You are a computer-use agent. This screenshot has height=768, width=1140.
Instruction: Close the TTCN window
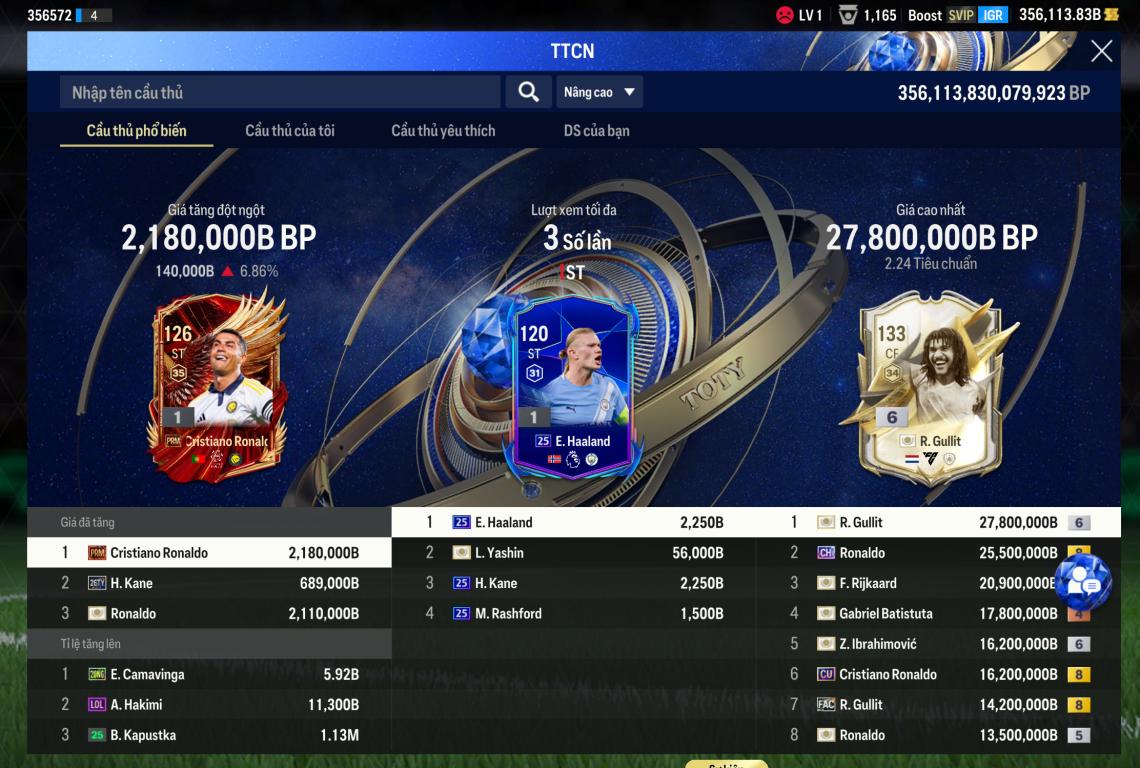point(1101,51)
